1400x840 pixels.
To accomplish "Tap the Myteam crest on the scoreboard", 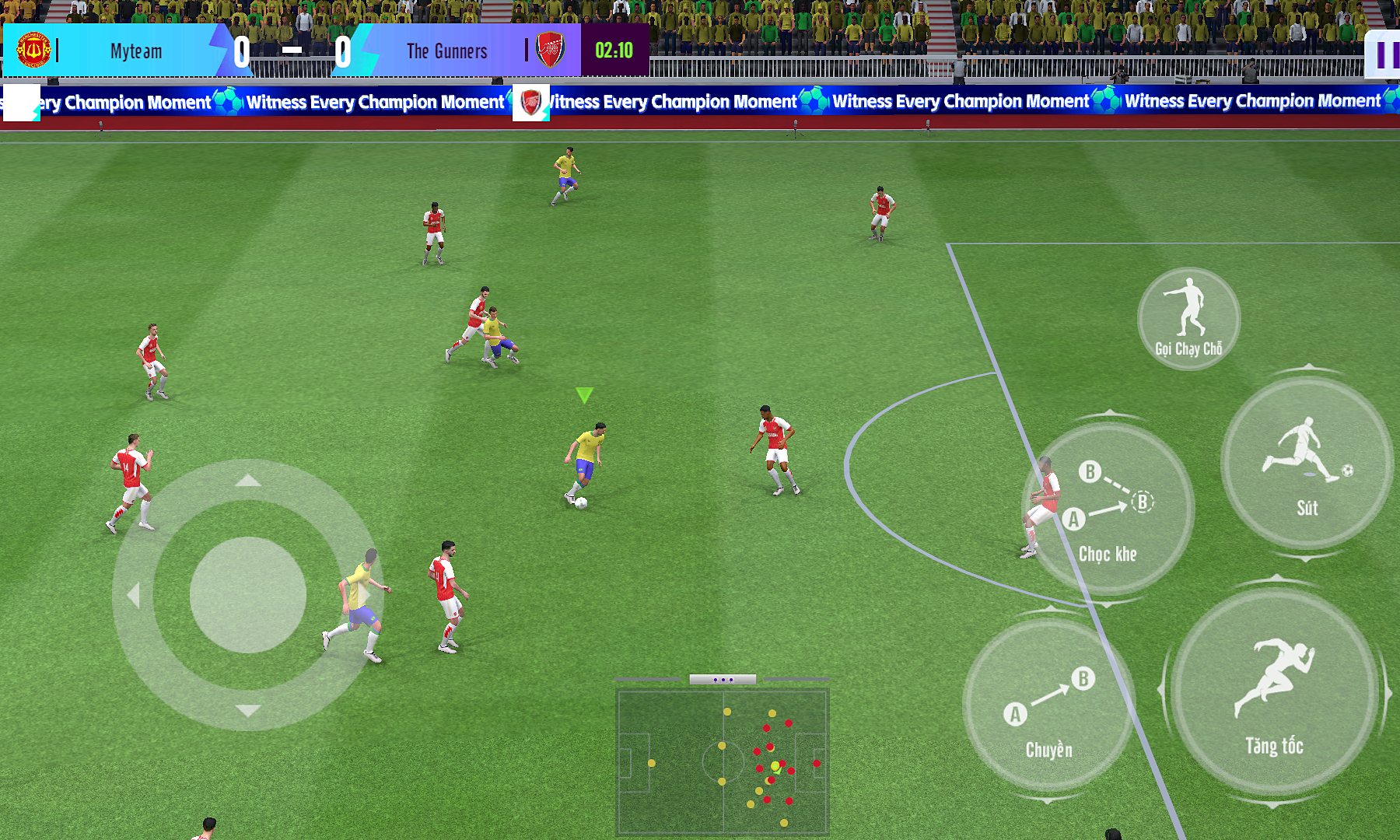I will coord(33,51).
